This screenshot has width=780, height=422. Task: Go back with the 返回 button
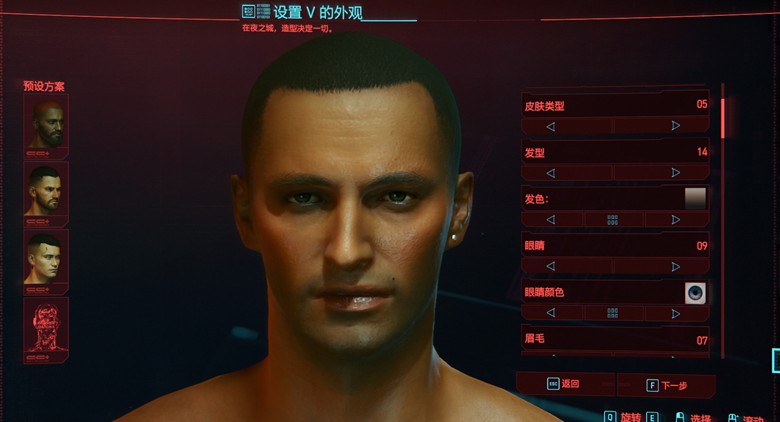pos(563,384)
